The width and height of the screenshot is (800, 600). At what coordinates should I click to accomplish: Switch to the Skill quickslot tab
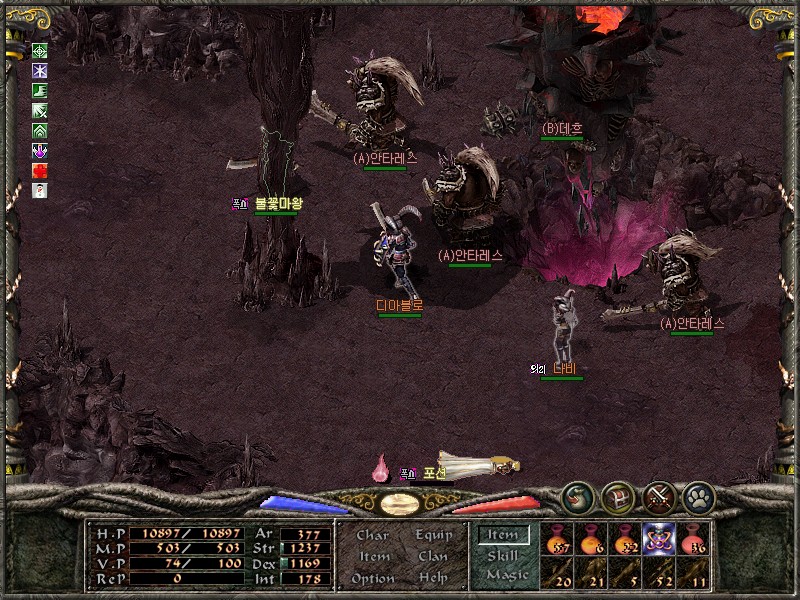pos(502,555)
